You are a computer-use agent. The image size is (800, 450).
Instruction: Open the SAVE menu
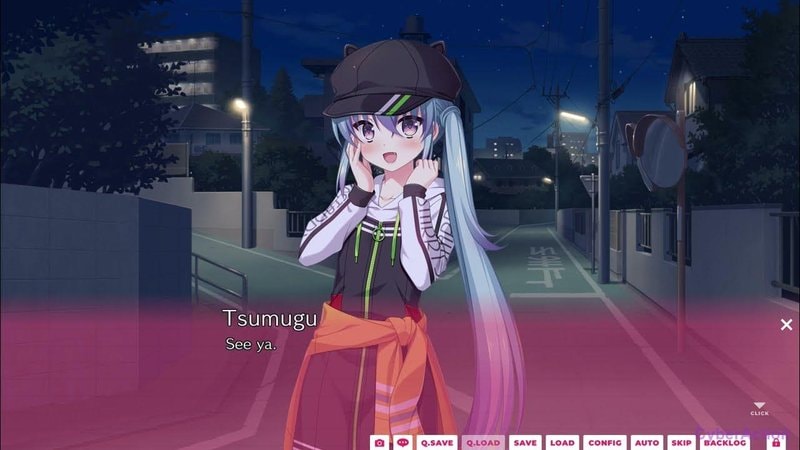[525, 442]
